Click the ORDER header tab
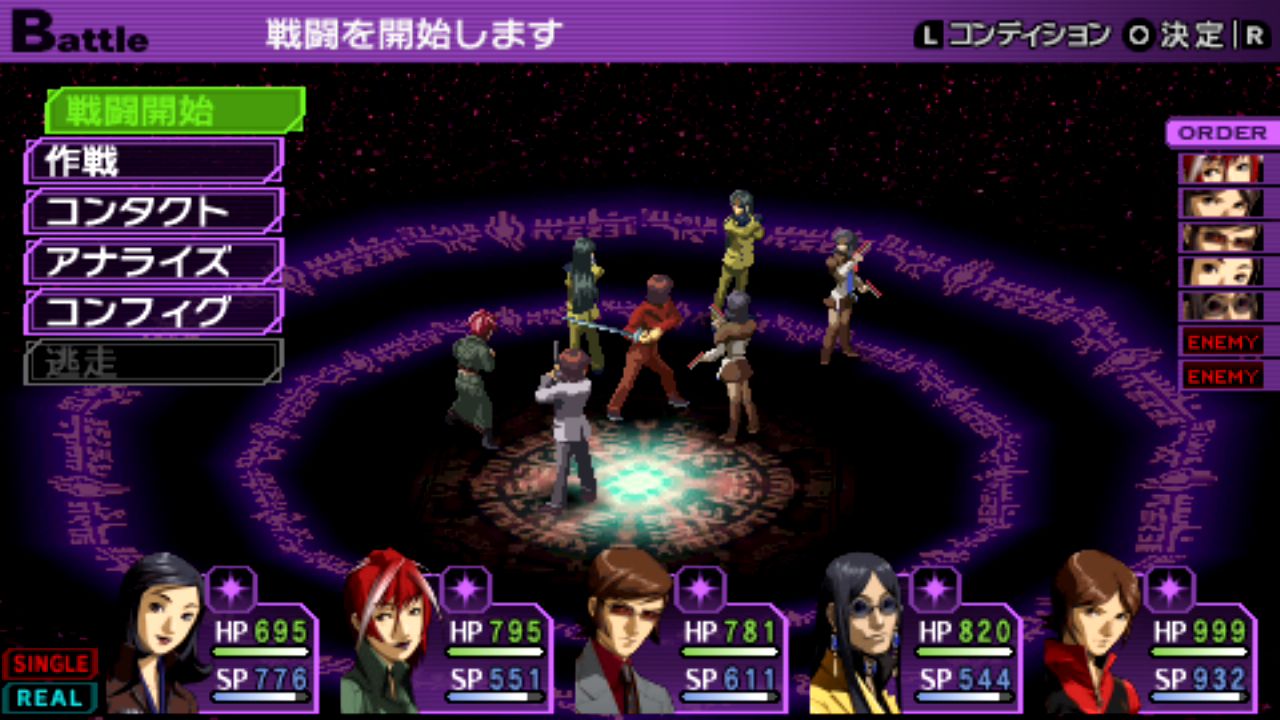The width and height of the screenshot is (1280, 720). point(1221,133)
